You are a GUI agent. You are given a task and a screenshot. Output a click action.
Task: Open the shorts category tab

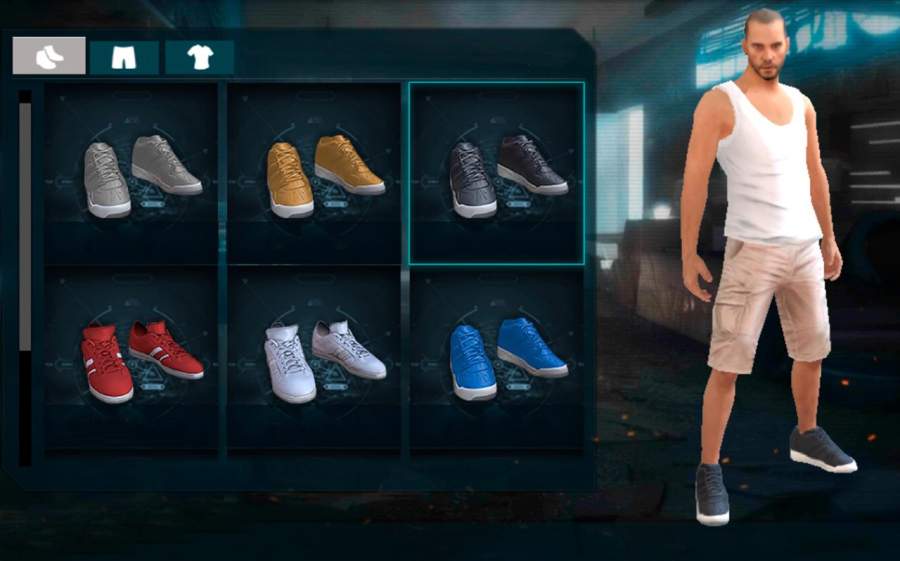click(124, 57)
